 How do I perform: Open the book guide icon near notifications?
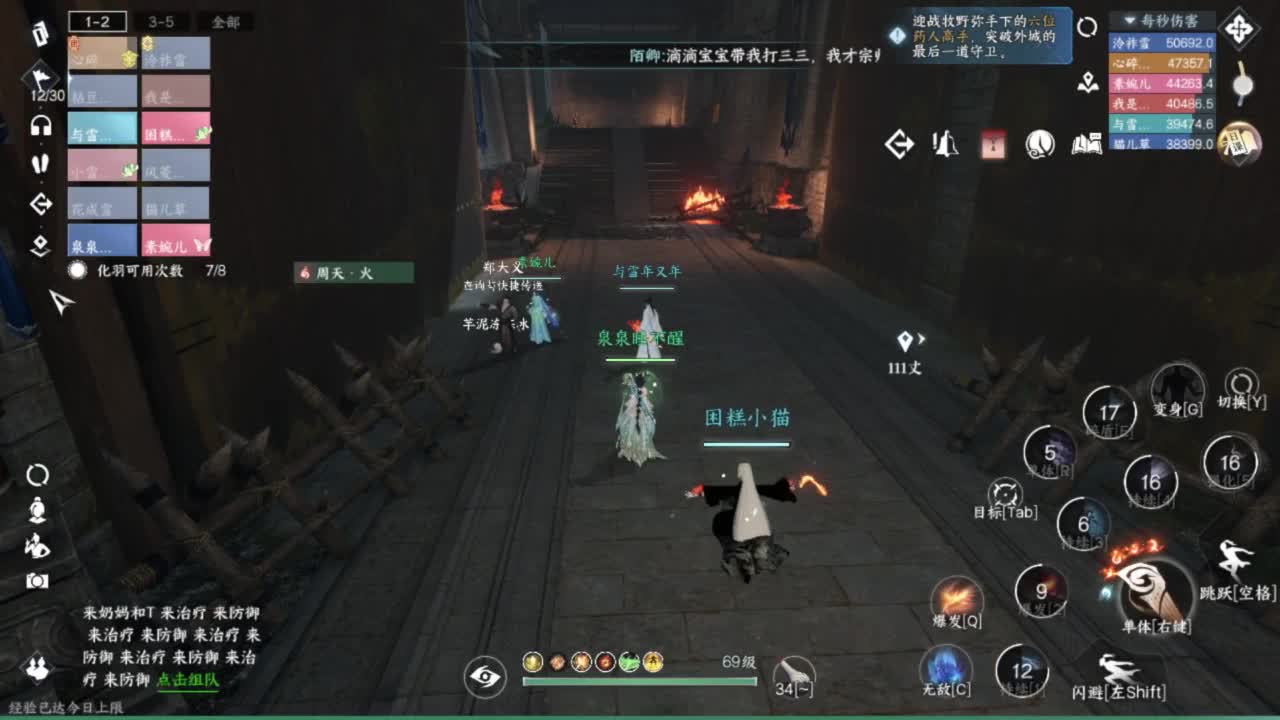coord(1086,145)
